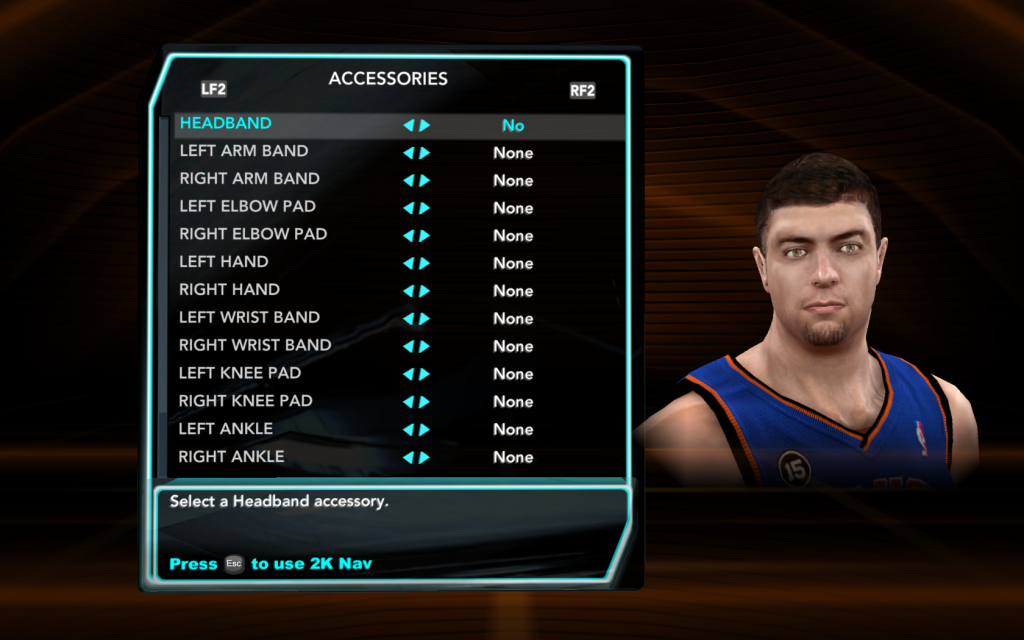The image size is (1024, 640).
Task: Select the Right Ankle accessory row
Action: point(232,457)
